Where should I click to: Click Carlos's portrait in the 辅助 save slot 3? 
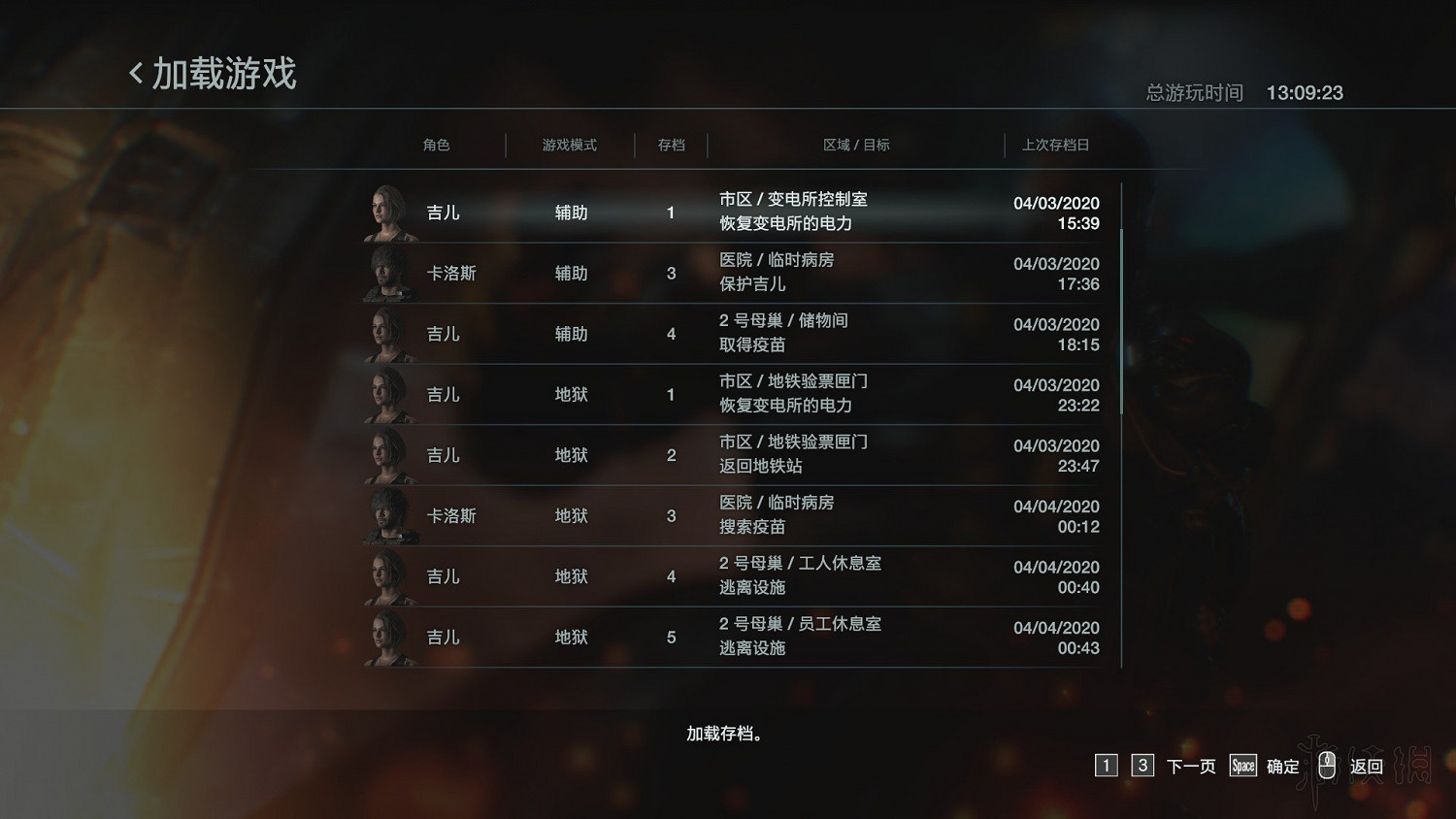tap(387, 273)
